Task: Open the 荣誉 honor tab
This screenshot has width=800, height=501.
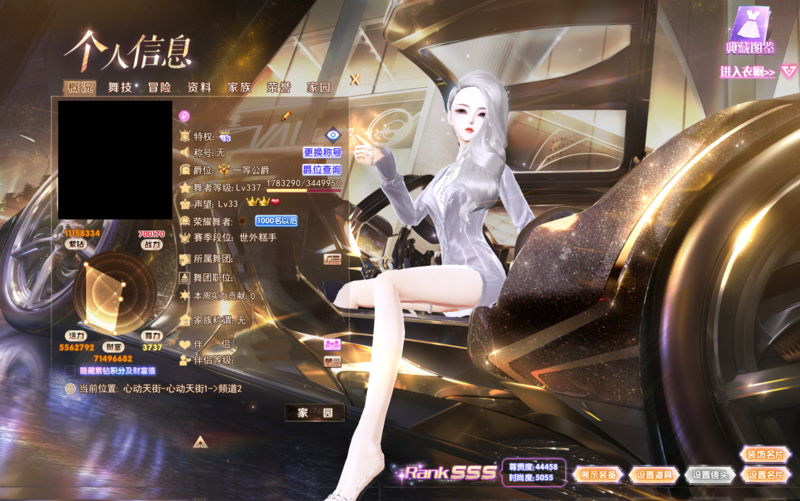Action: pos(278,87)
